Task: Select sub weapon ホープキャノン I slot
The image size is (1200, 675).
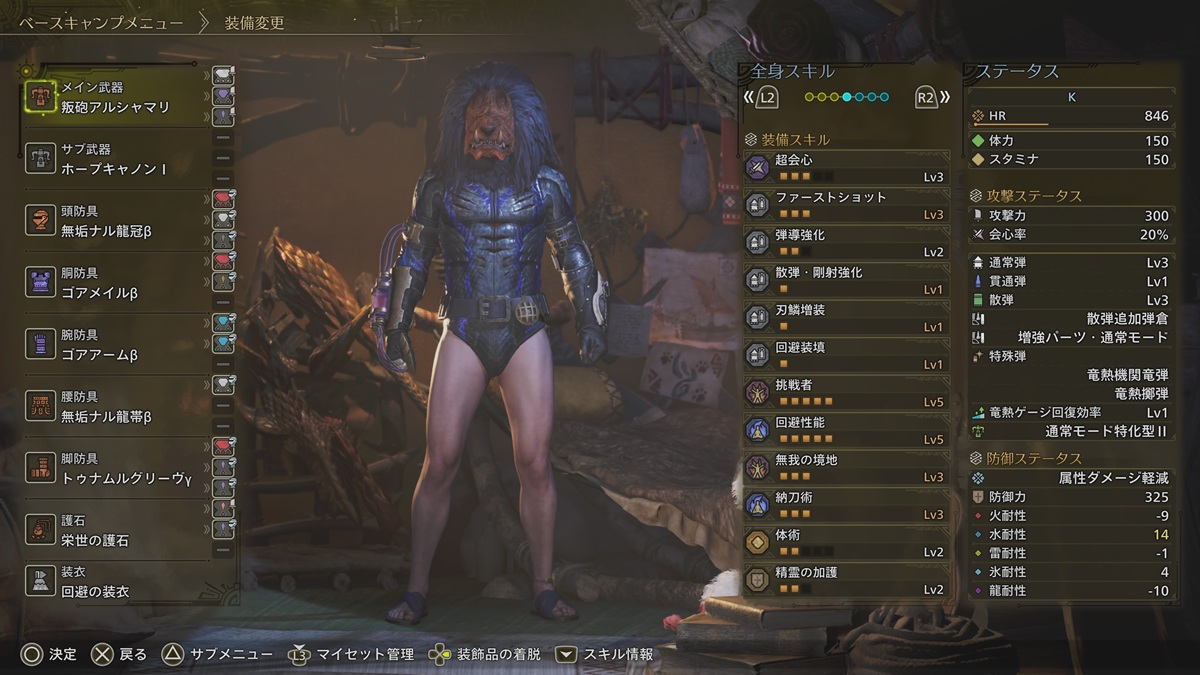Action: click(115, 159)
